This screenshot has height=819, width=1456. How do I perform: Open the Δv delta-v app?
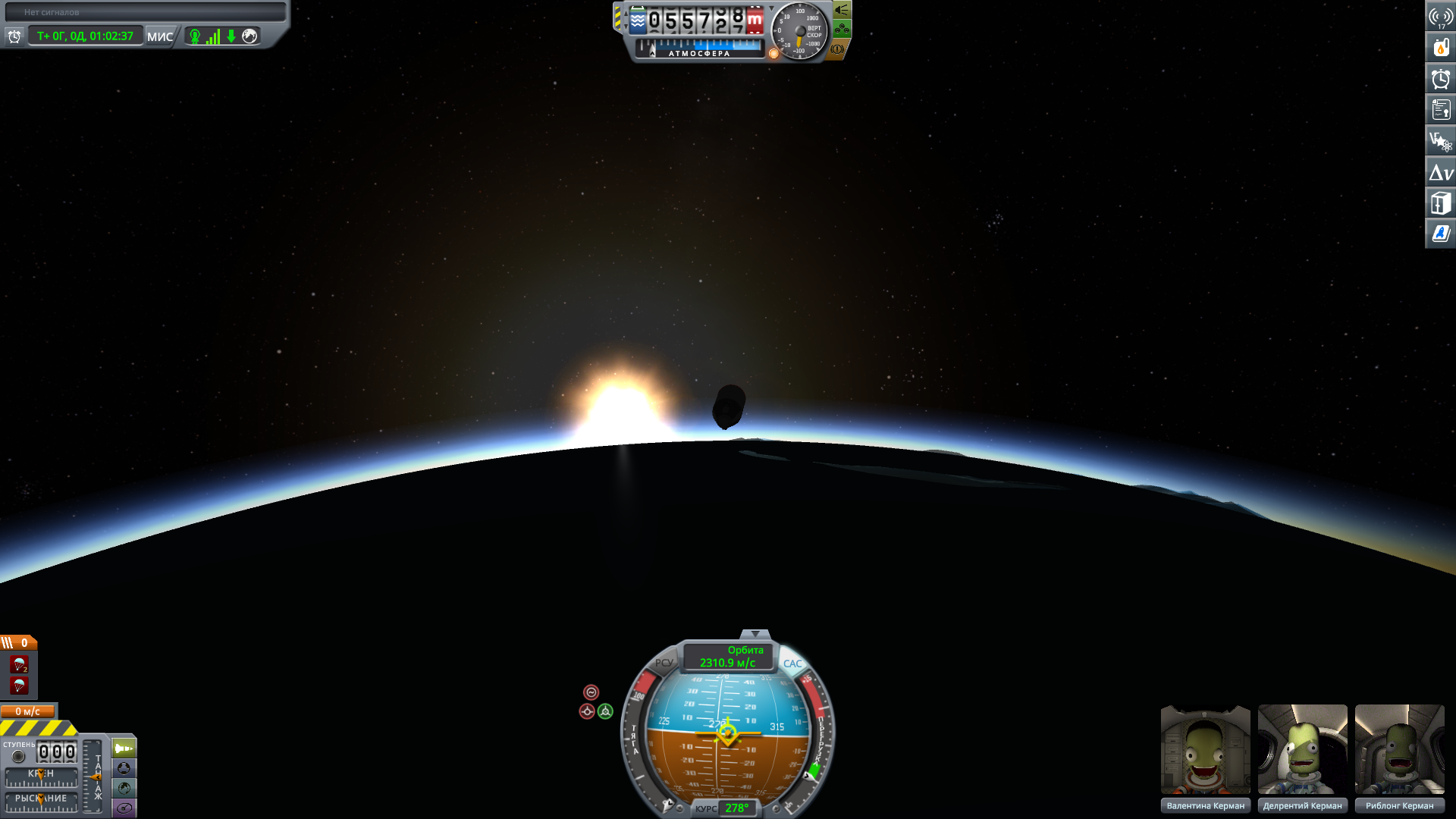(x=1441, y=173)
